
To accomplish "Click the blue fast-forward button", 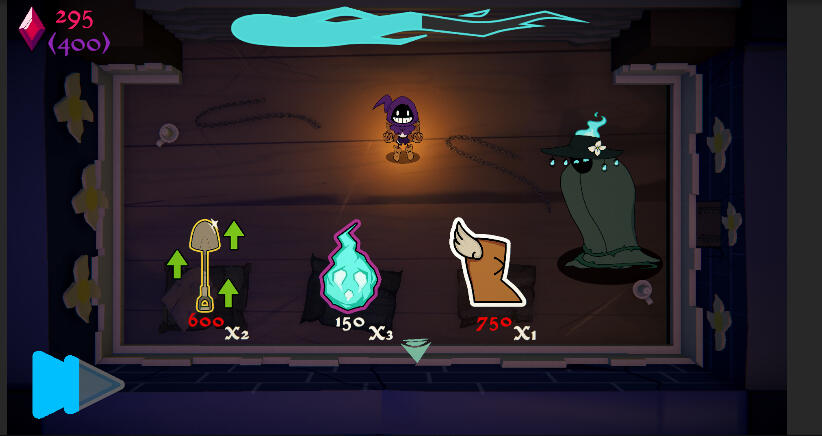I will click(73, 384).
